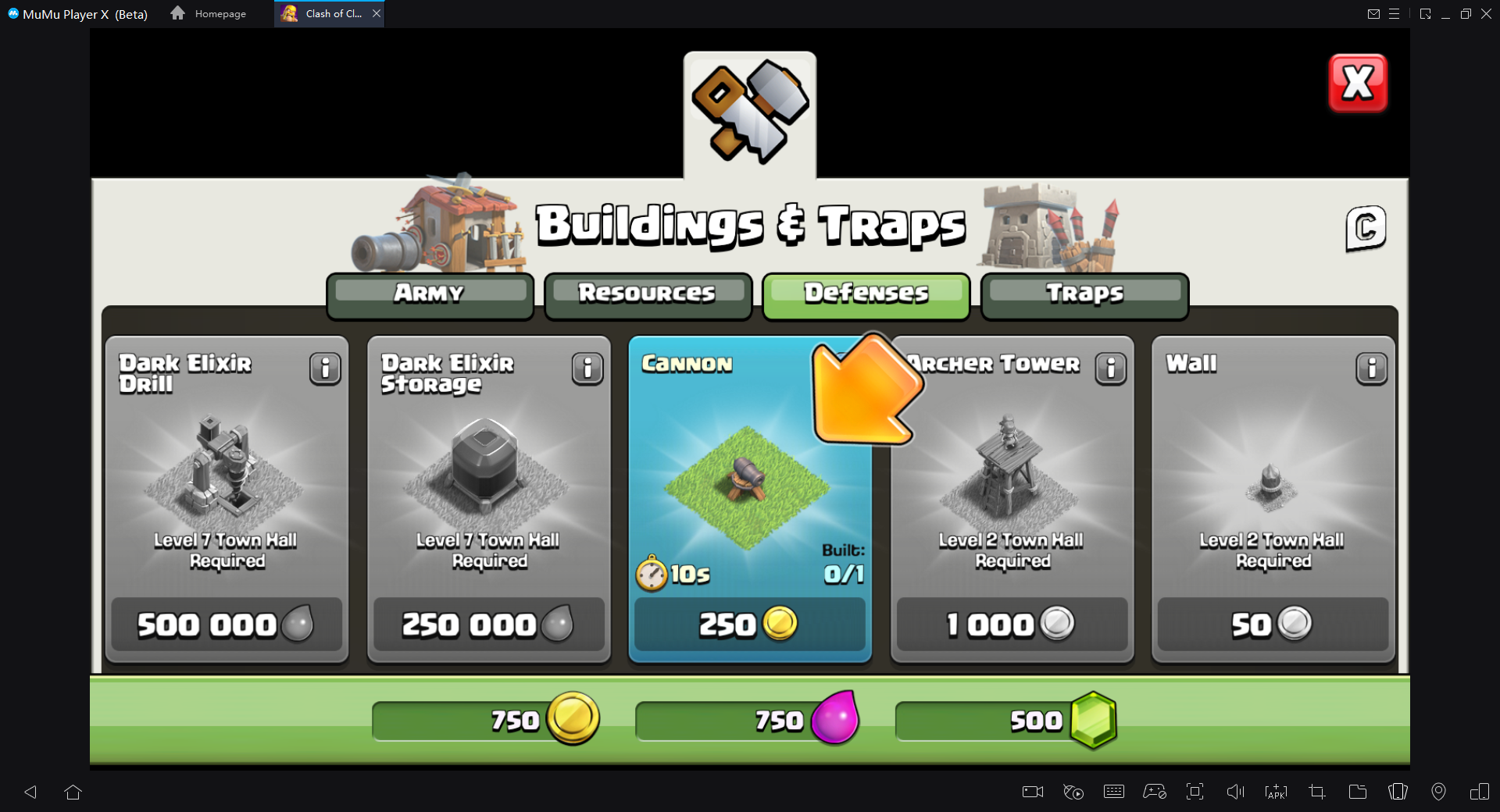Open keyboard mapping settings
The width and height of the screenshot is (1500, 812).
pyautogui.click(x=1115, y=792)
